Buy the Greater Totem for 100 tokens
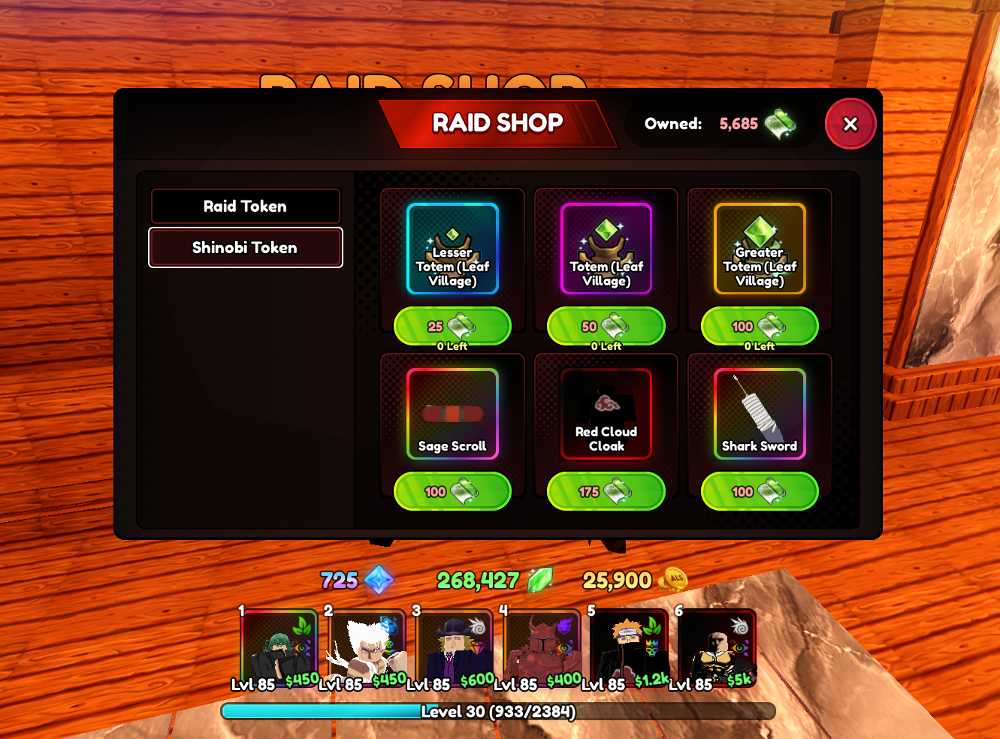Screen dimensions: 1000x739 click(x=760, y=326)
